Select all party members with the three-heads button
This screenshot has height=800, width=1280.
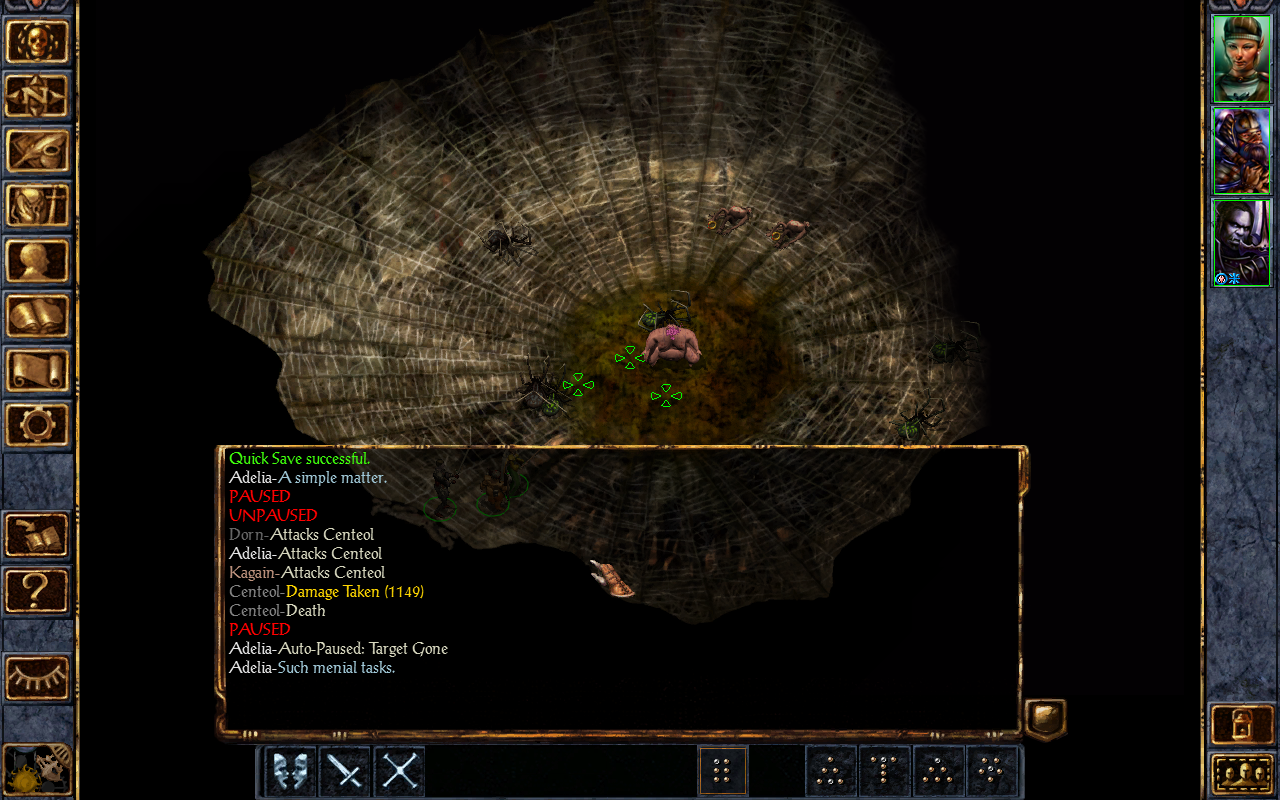click(x=1241, y=773)
